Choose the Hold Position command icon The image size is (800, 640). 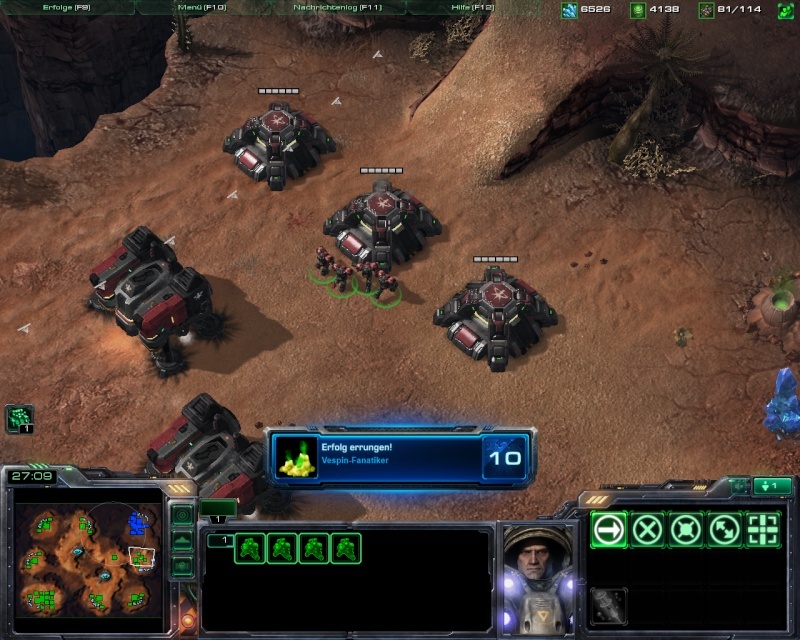[687, 528]
